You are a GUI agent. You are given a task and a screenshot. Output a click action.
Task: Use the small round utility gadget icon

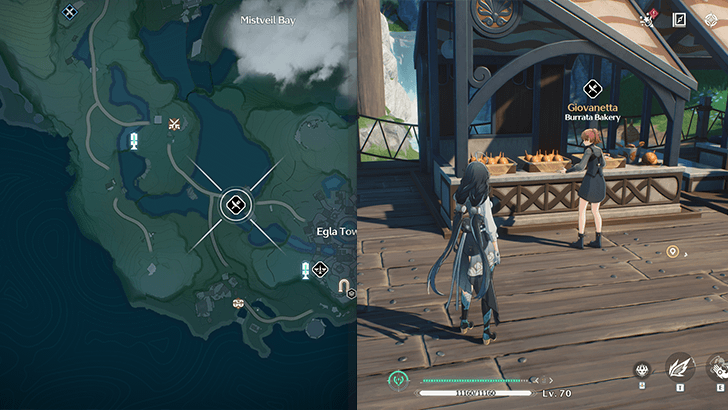642,370
